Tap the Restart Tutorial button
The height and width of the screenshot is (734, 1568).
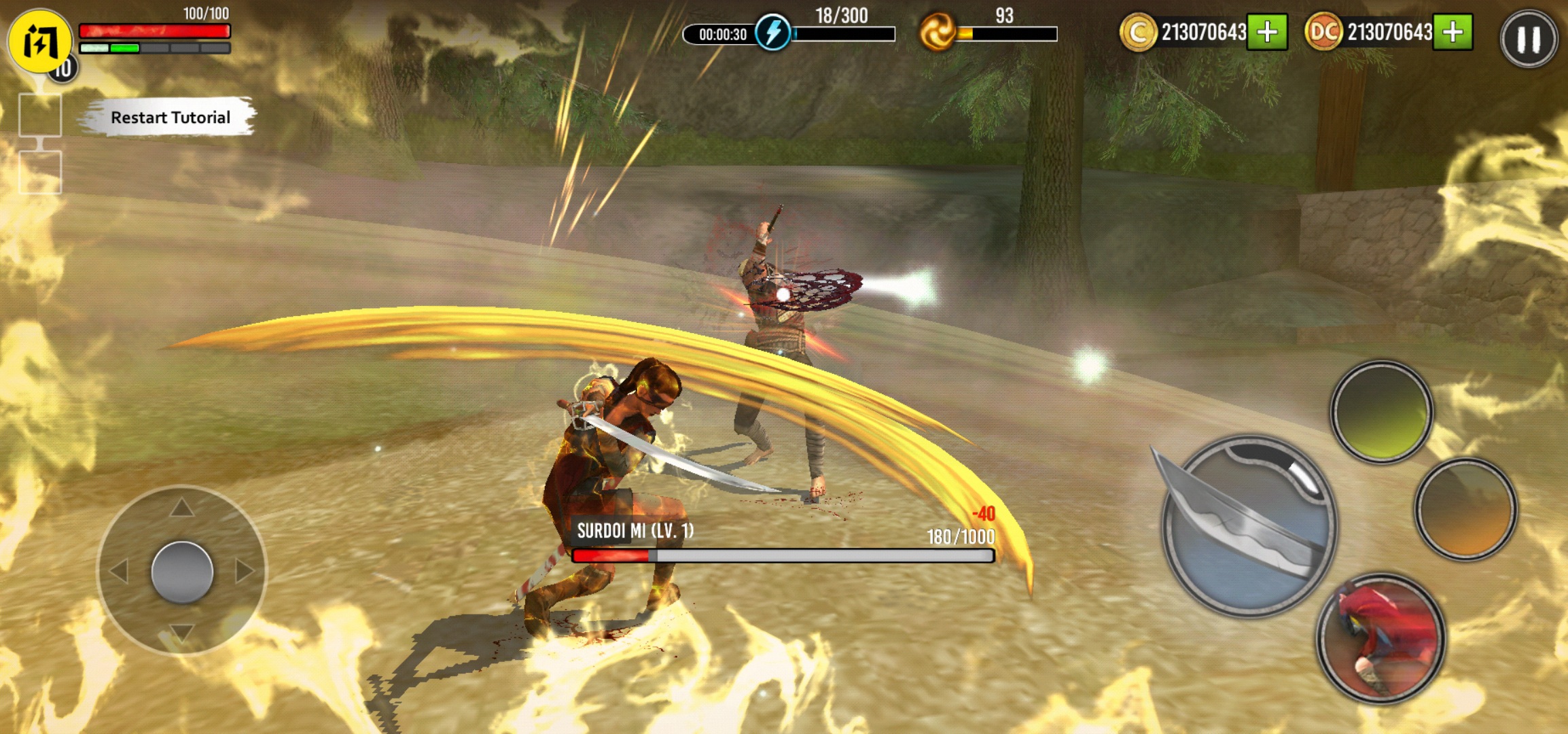point(170,118)
